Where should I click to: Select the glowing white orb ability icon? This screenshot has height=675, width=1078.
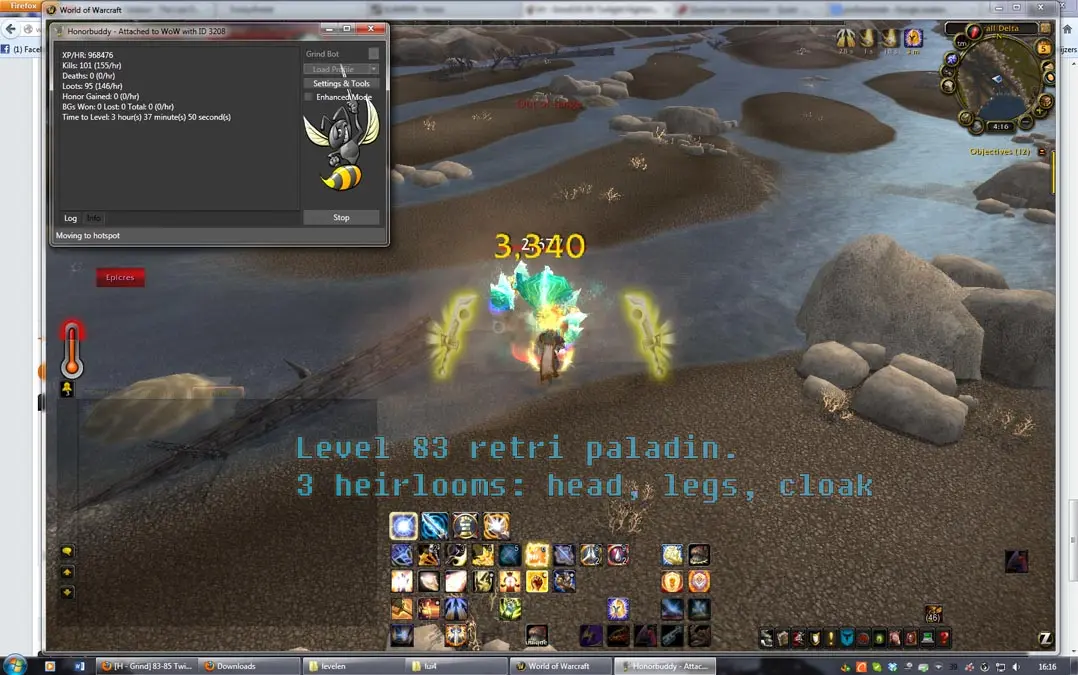404,526
